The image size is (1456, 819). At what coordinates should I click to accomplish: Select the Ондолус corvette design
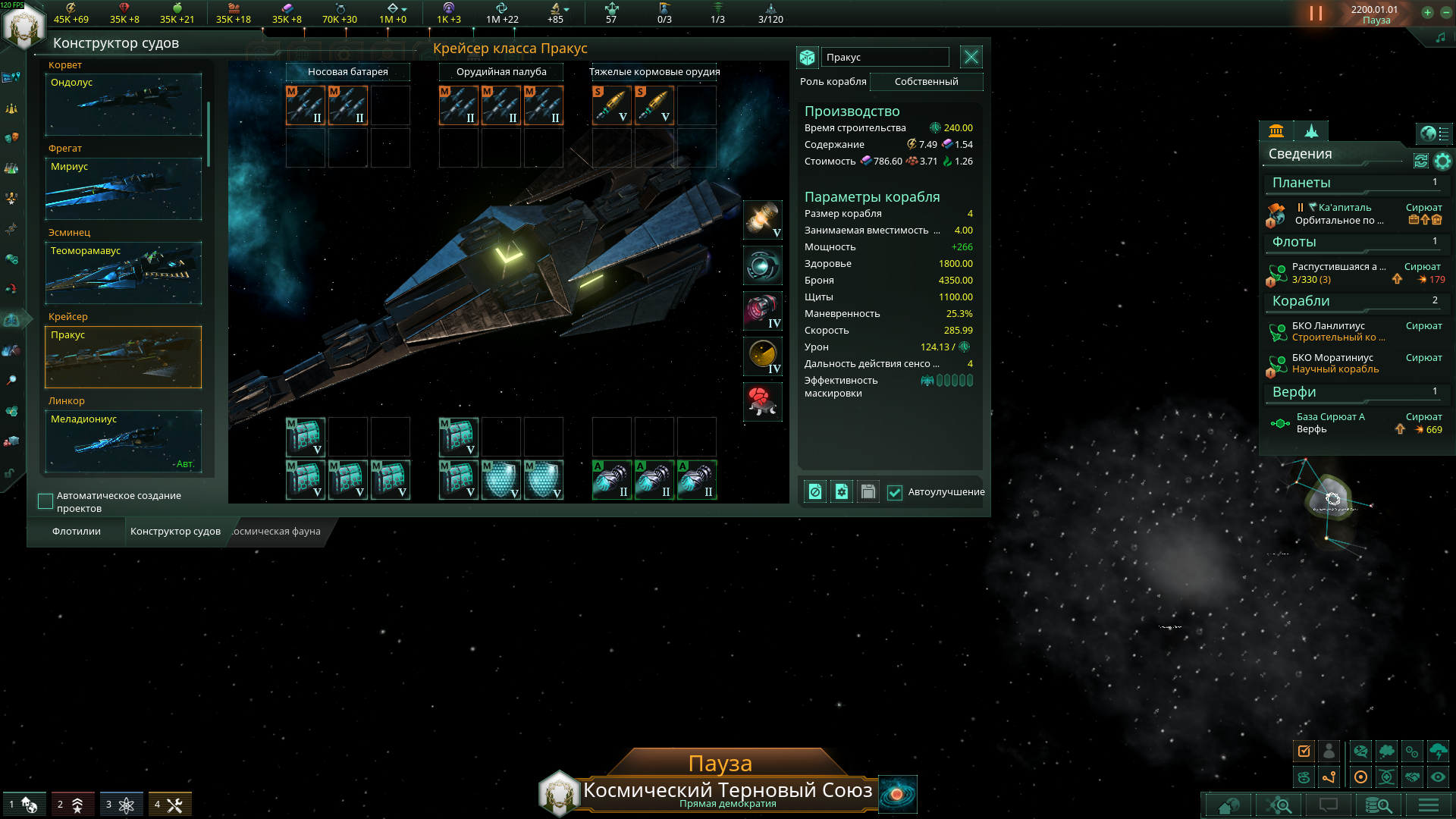point(124,105)
